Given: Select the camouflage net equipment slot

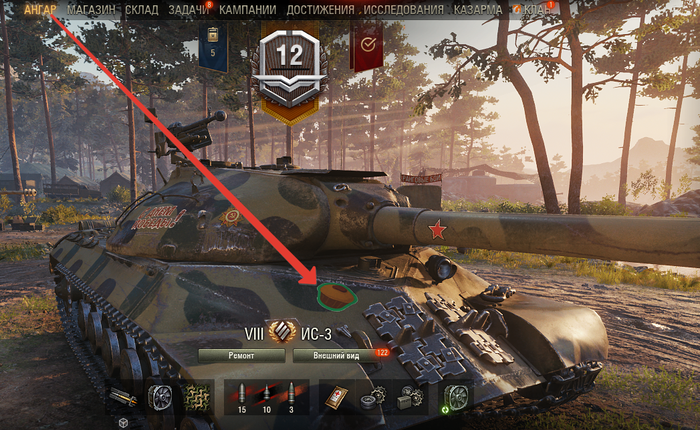Looking at the screenshot, I should [x=196, y=396].
